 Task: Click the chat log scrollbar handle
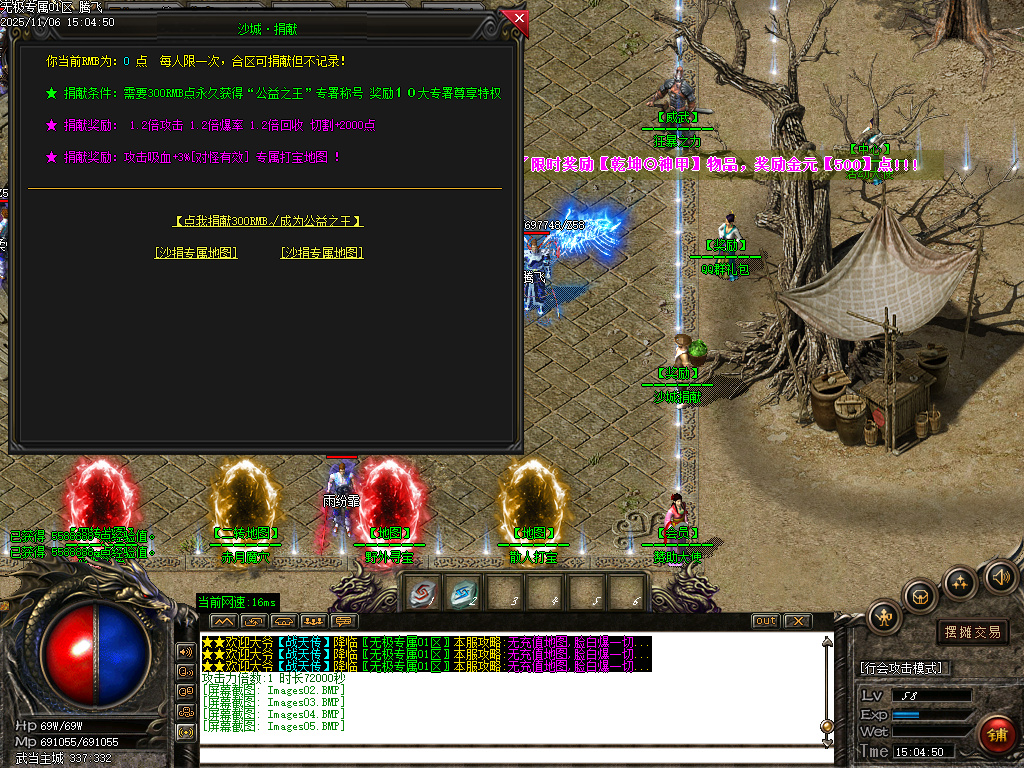coord(826,727)
